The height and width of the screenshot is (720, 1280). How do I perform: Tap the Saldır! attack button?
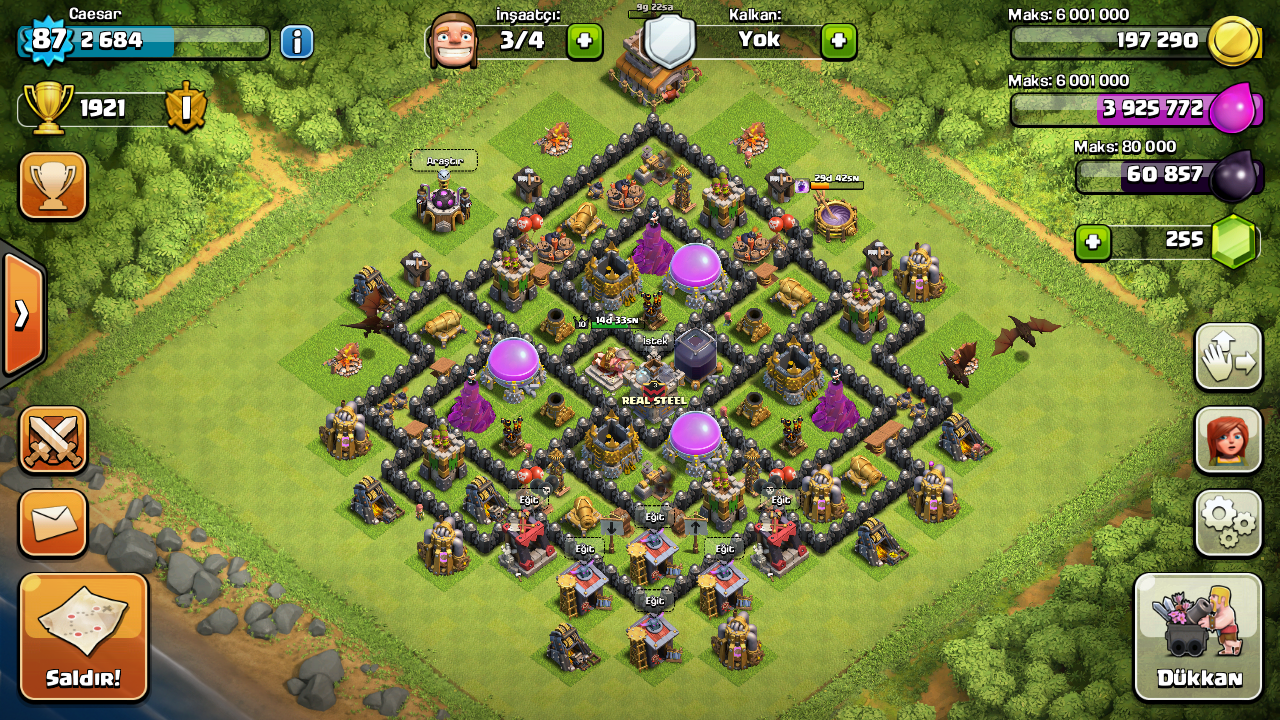(83, 637)
